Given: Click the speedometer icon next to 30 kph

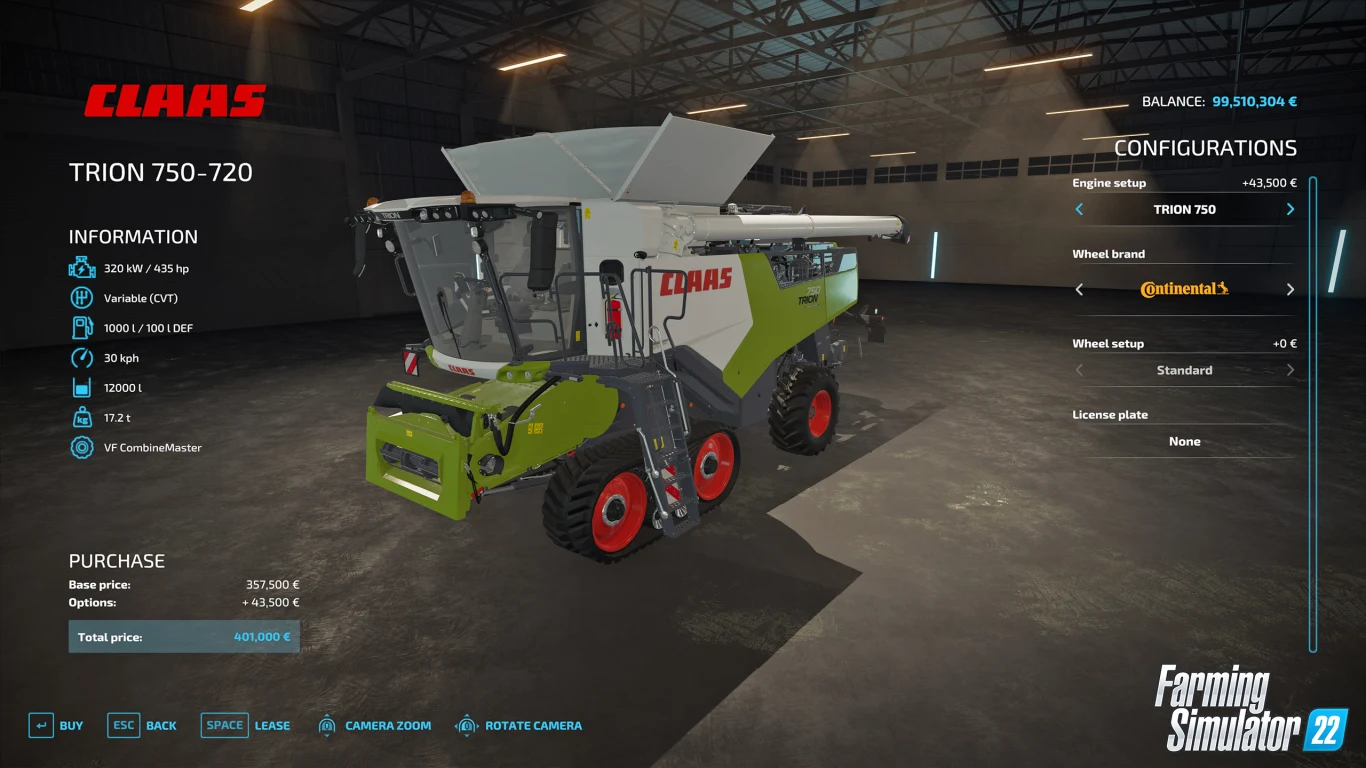Looking at the screenshot, I should point(80,357).
